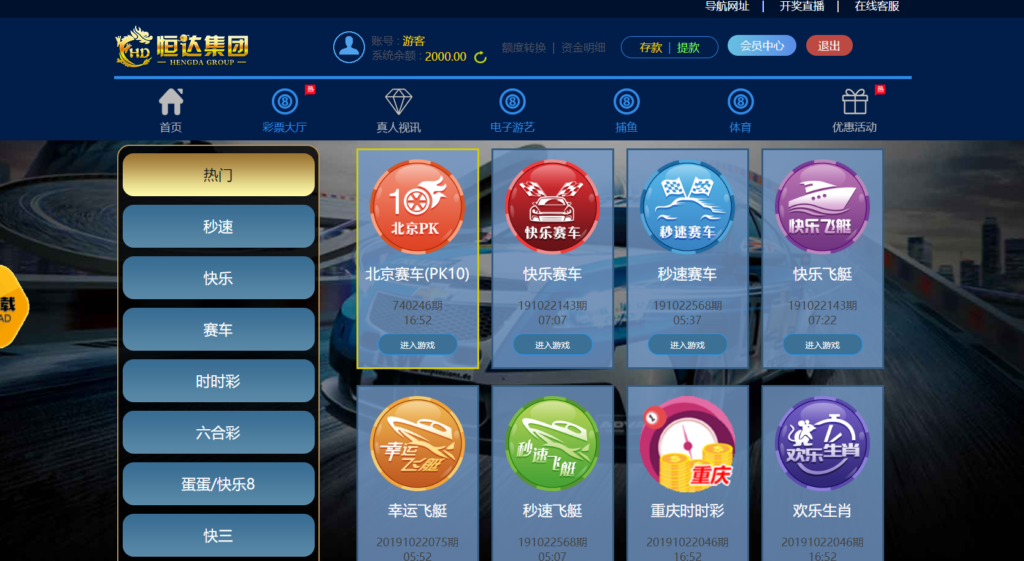Open the 捕鱼 fishing games
The height and width of the screenshot is (561, 1024).
(626, 110)
